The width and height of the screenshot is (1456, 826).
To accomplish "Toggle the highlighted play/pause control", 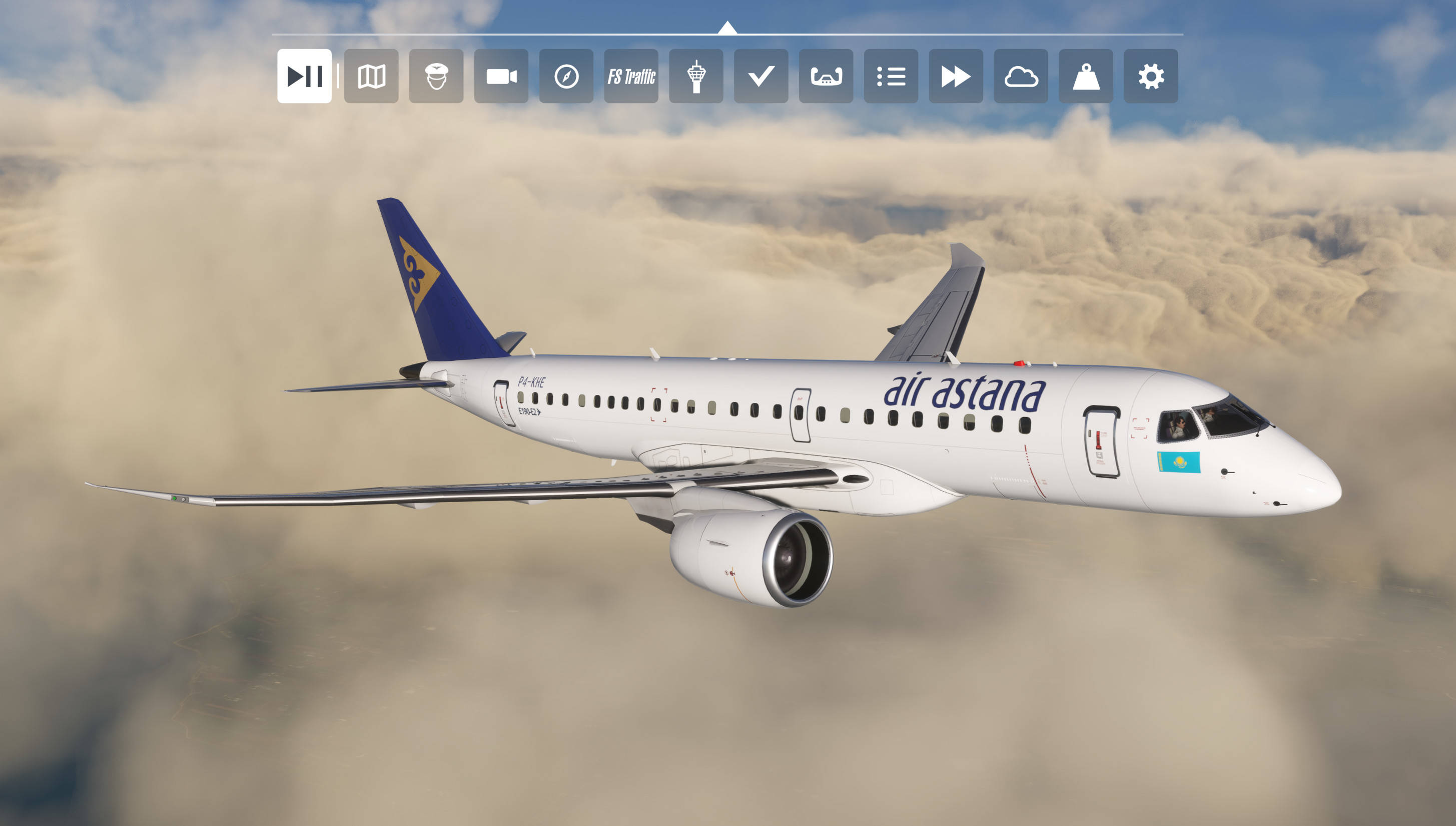I will (x=305, y=77).
